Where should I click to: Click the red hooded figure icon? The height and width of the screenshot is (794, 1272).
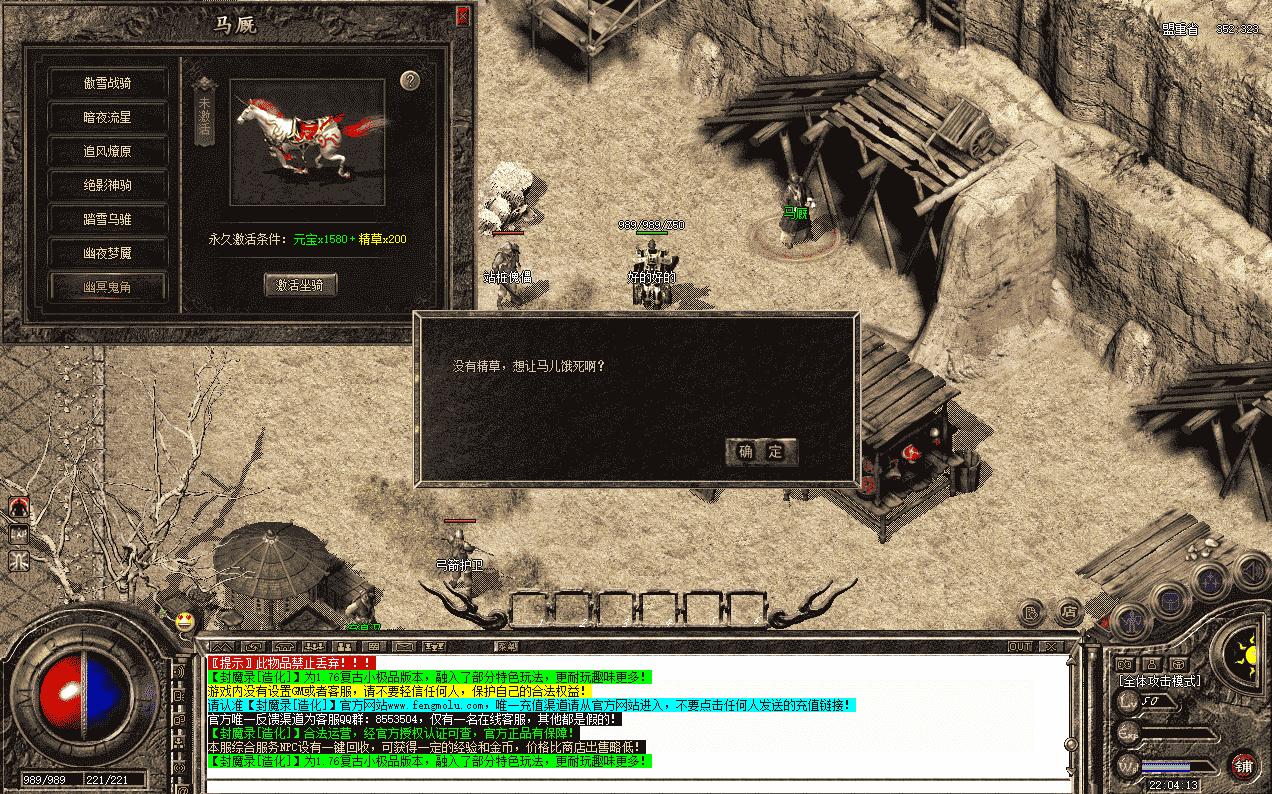18,508
